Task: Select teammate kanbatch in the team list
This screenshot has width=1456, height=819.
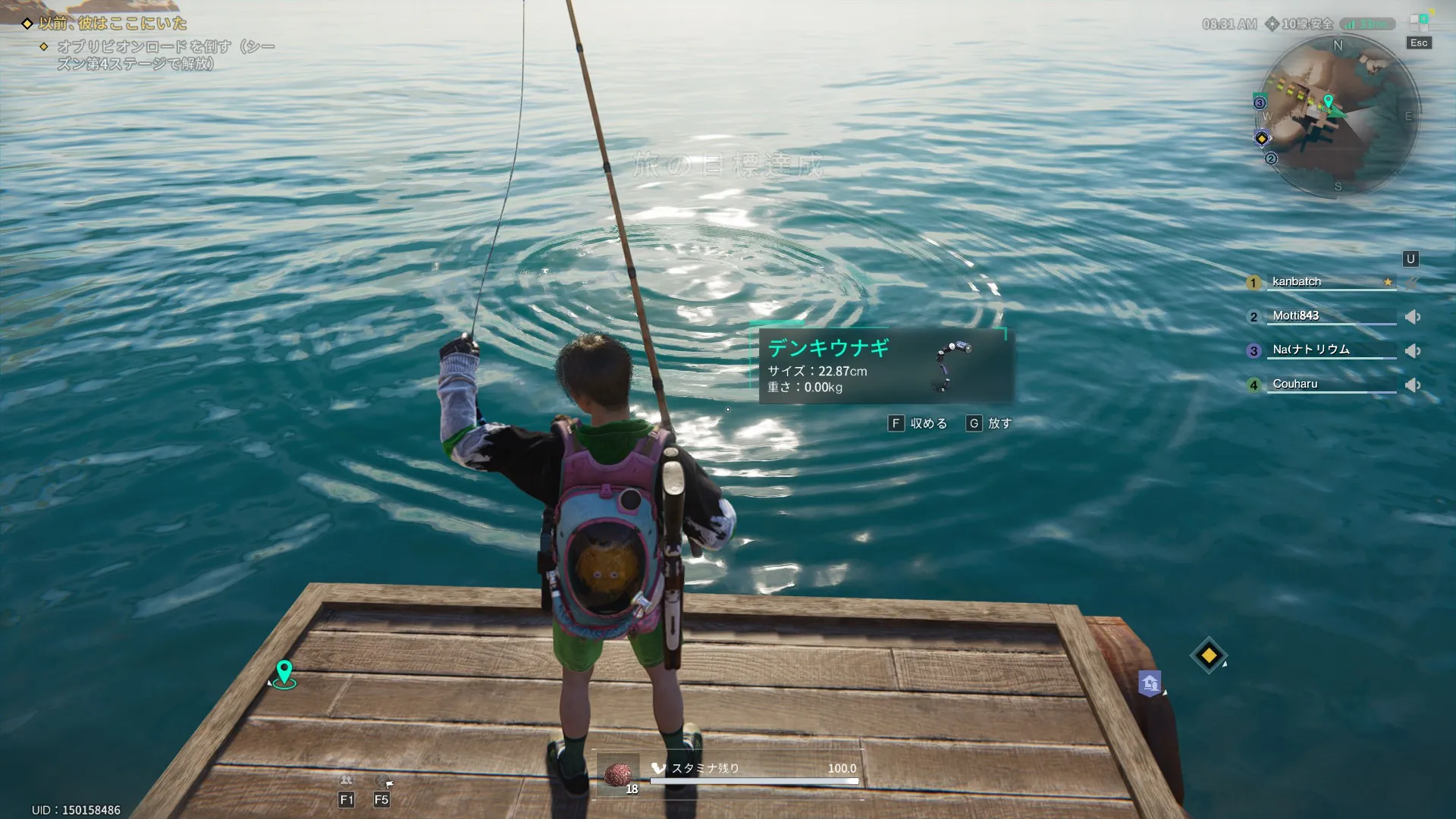Action: click(1297, 281)
